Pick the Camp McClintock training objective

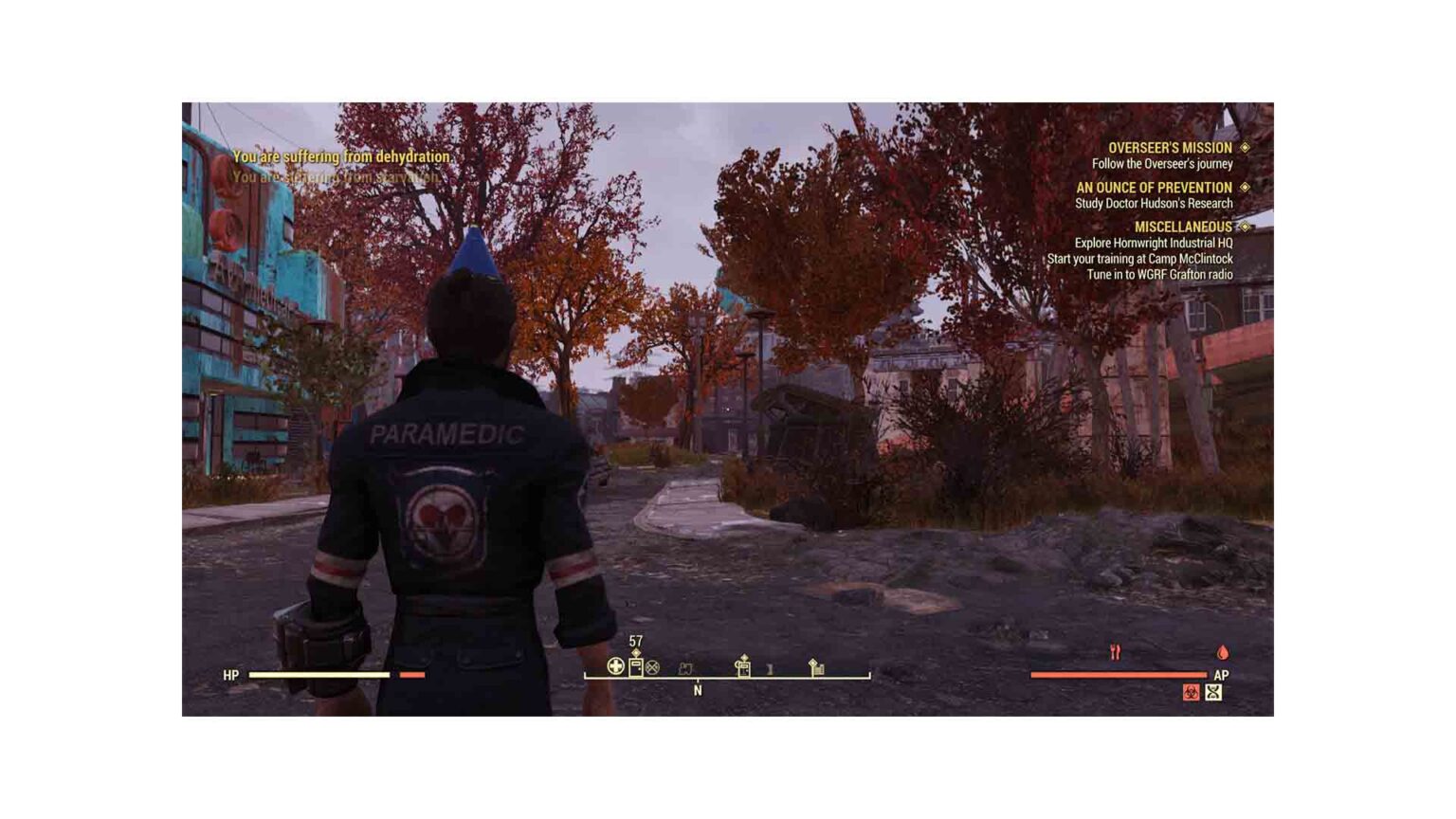(x=1139, y=259)
